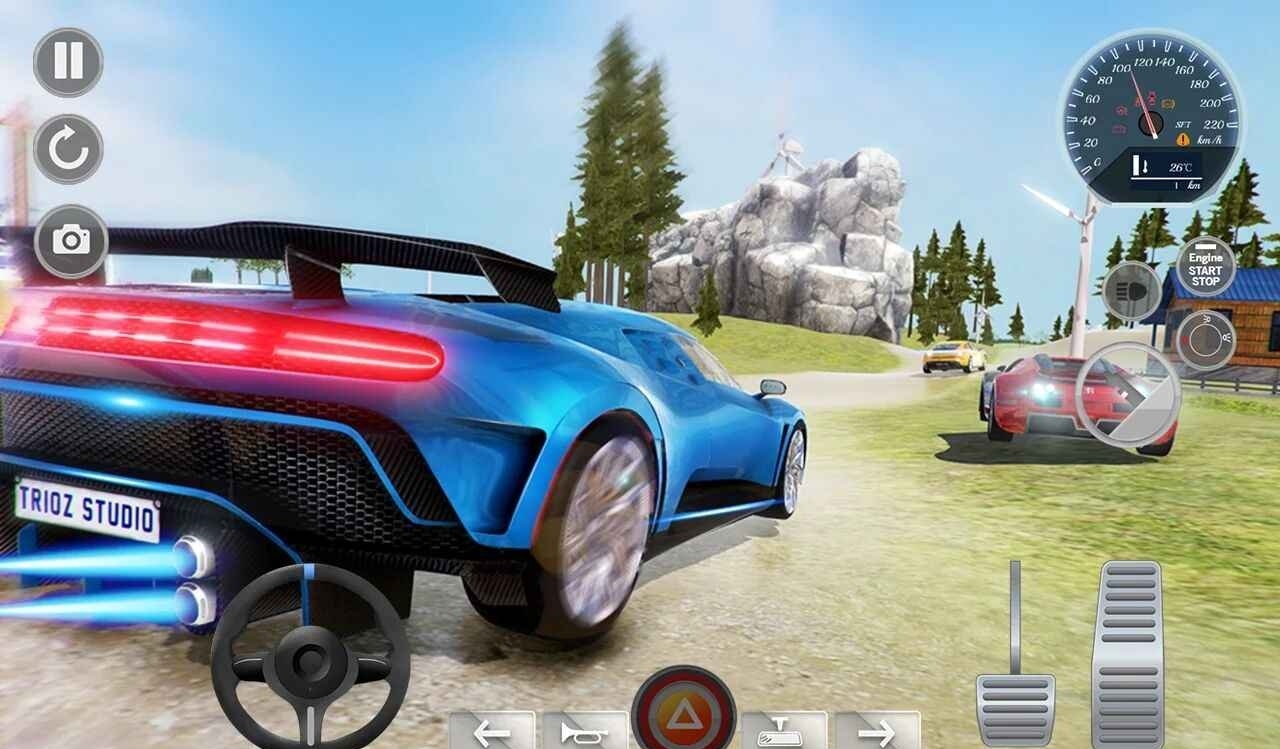The height and width of the screenshot is (749, 1280).
Task: Pause the game with the pause button
Action: coord(68,62)
